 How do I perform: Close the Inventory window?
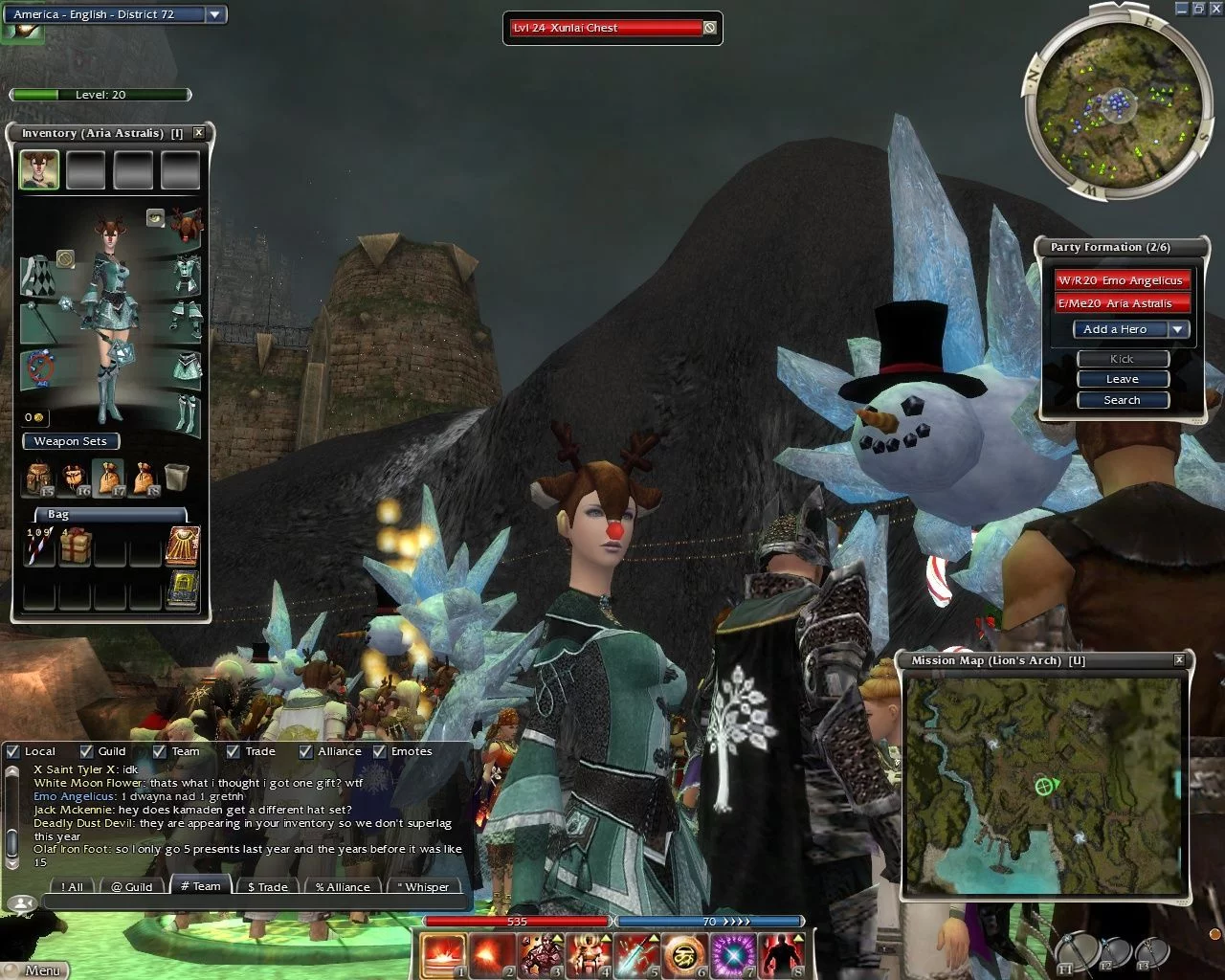pos(198,133)
